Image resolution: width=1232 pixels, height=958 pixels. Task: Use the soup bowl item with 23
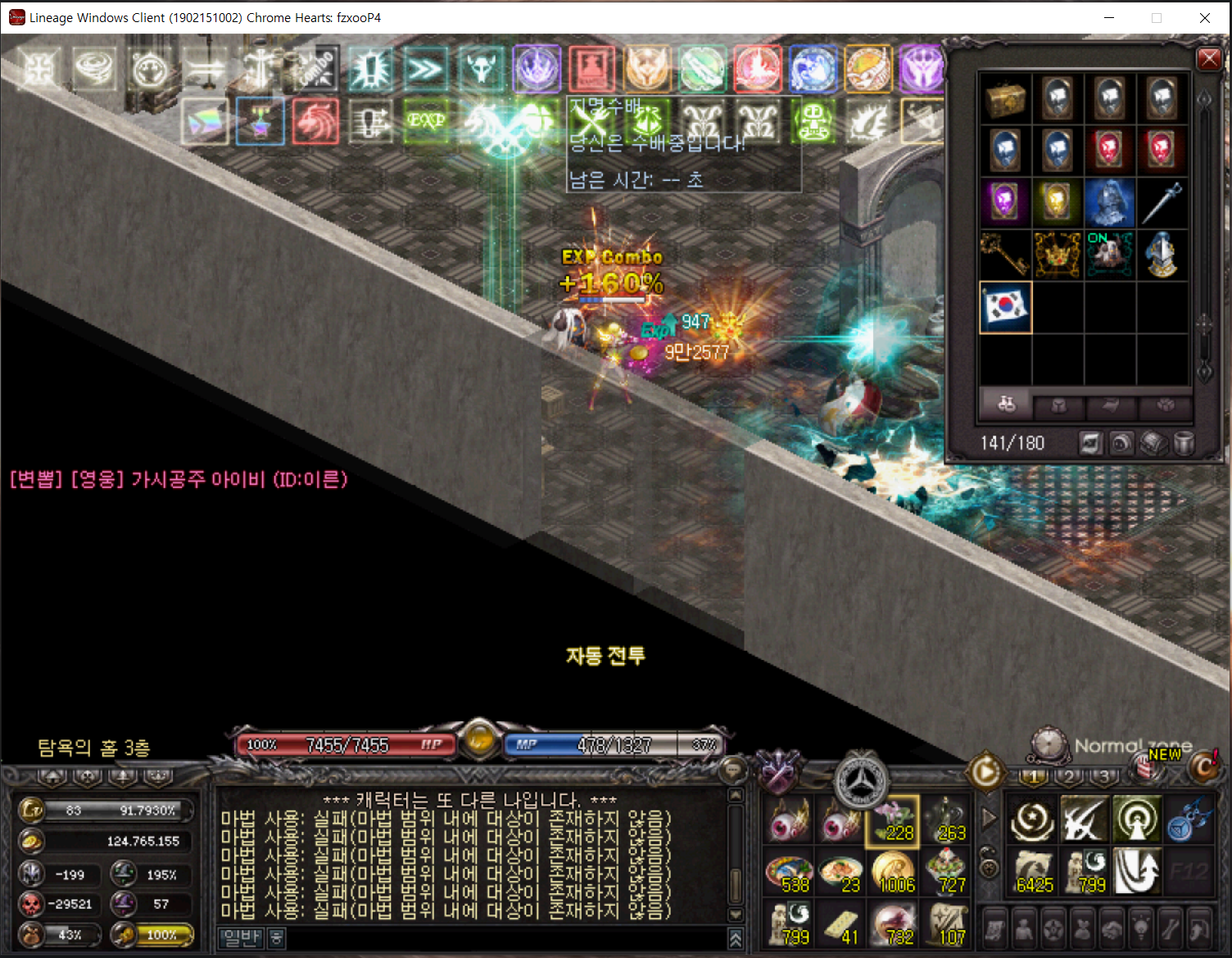pyautogui.click(x=840, y=872)
